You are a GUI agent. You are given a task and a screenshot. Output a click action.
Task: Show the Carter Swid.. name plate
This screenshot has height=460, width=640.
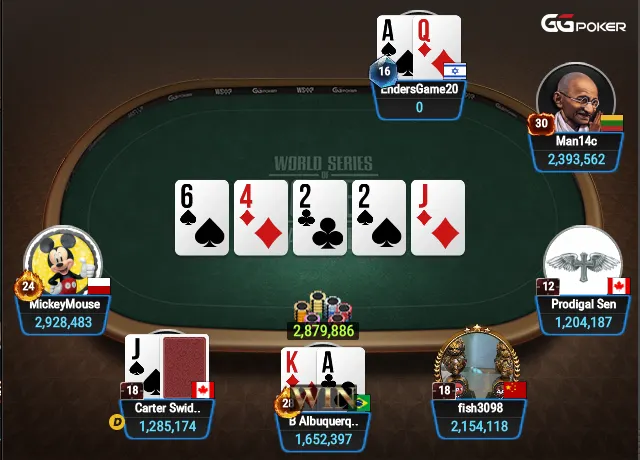click(168, 417)
